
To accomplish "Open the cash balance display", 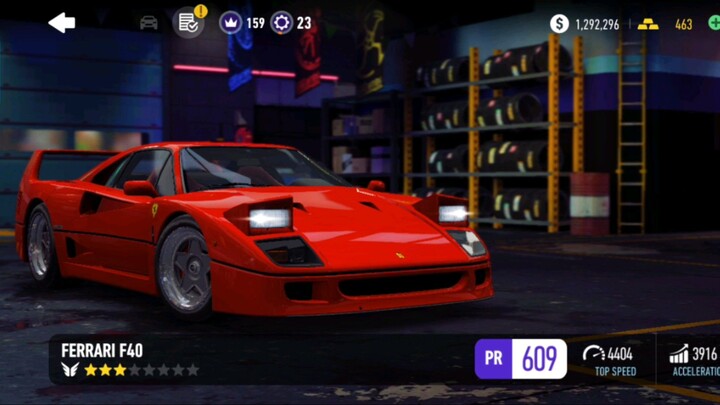I will point(585,24).
